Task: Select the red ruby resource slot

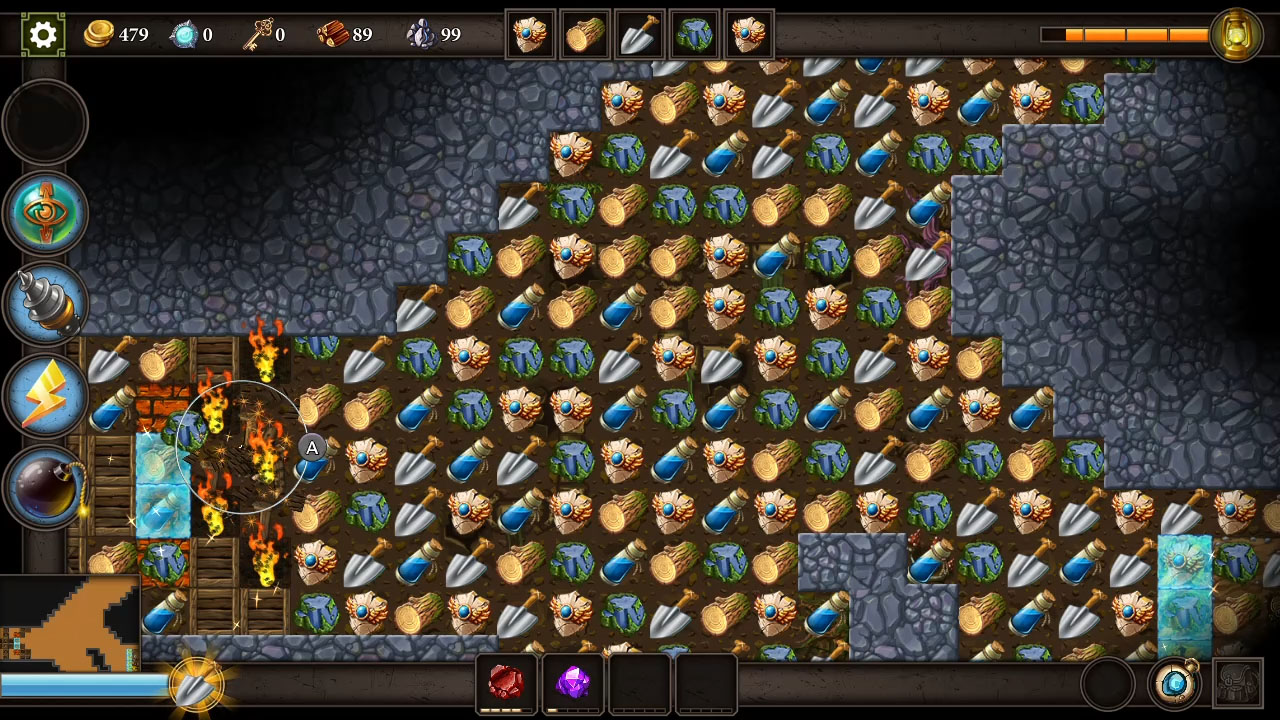Action: pyautogui.click(x=508, y=683)
